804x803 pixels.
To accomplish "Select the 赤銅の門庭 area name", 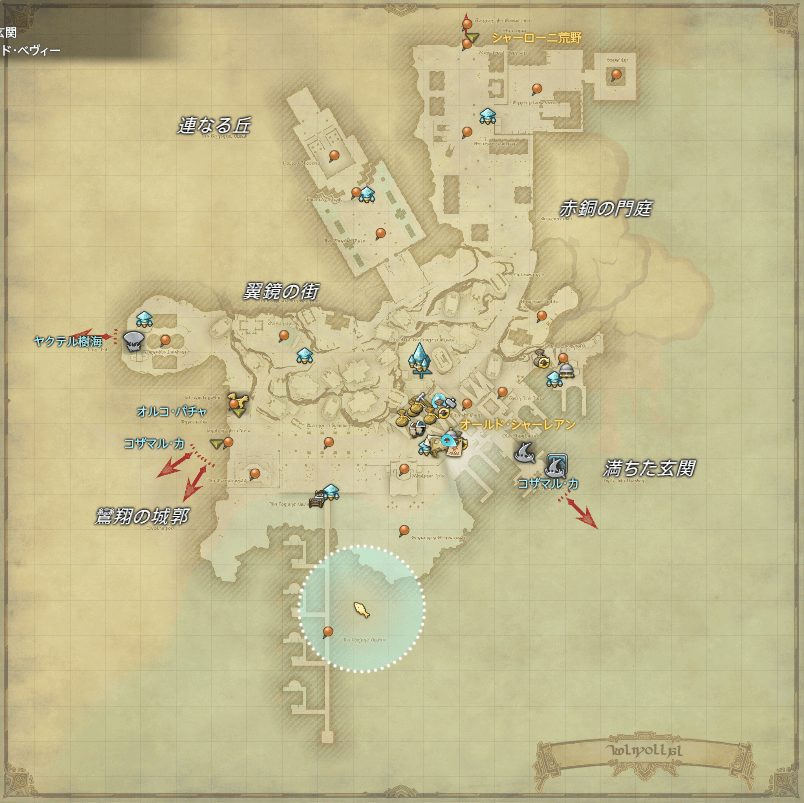I will [x=605, y=208].
